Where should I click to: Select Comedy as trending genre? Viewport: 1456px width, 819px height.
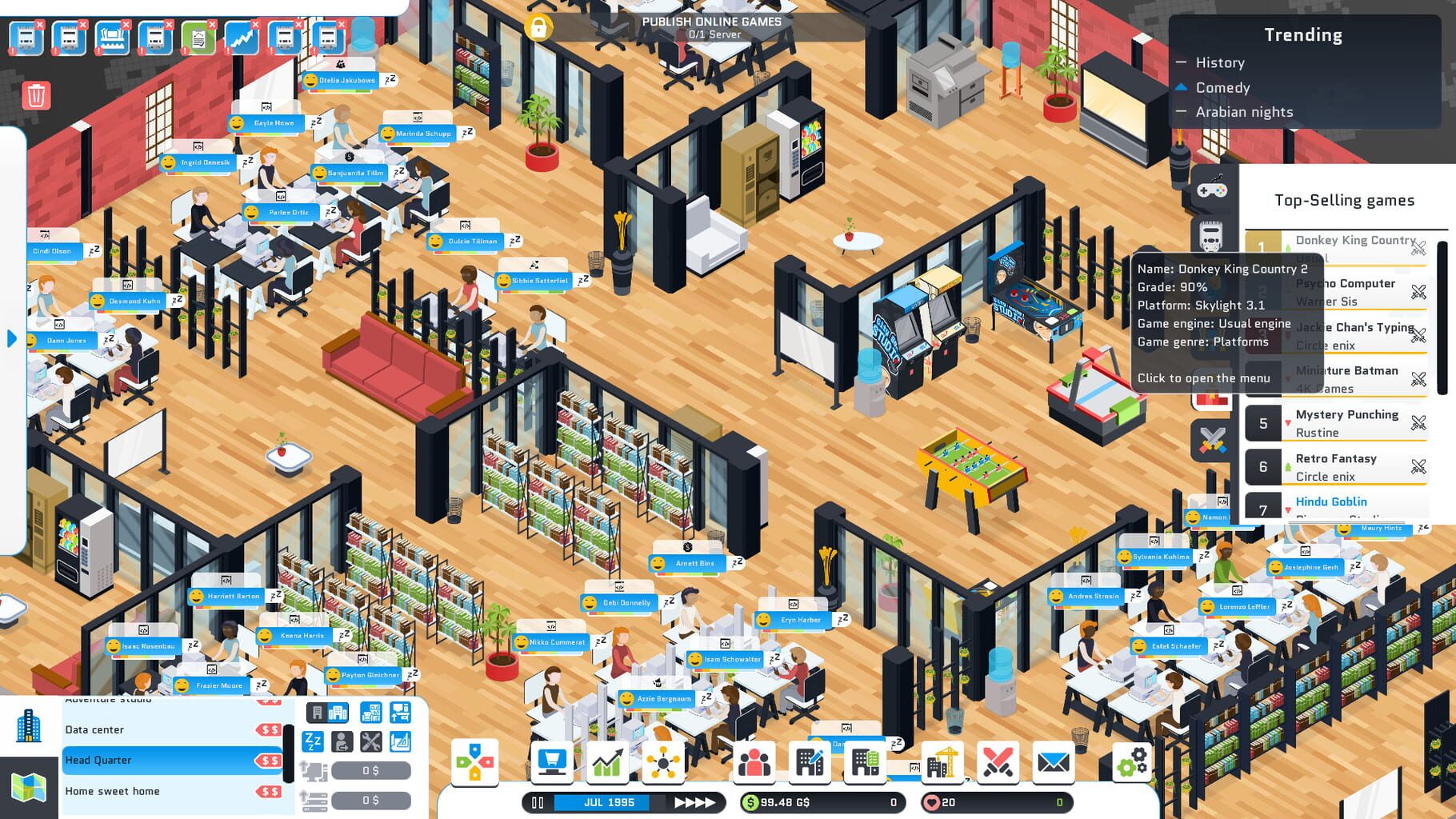pyautogui.click(x=1222, y=88)
